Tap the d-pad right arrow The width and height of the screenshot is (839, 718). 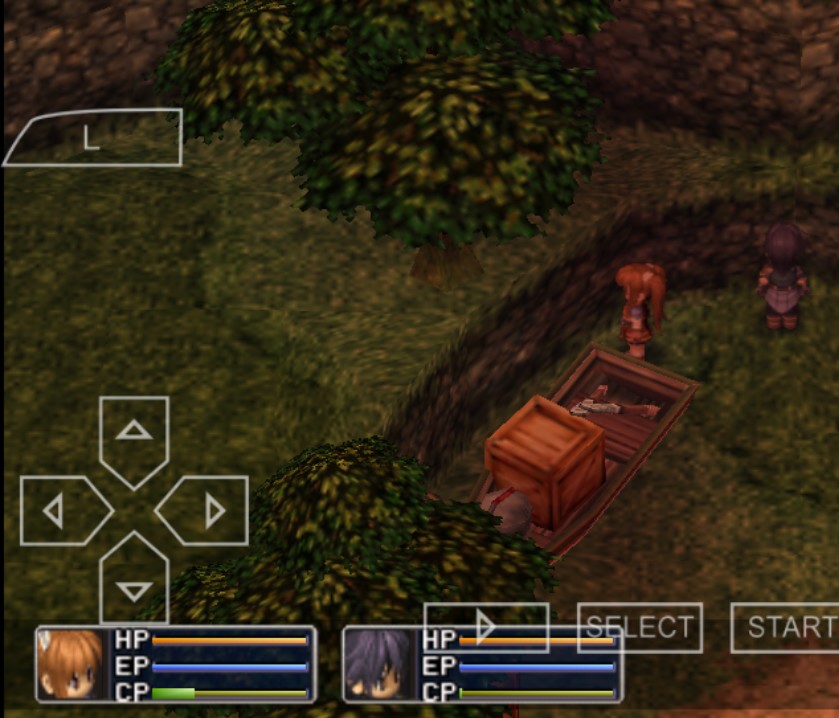click(x=206, y=511)
